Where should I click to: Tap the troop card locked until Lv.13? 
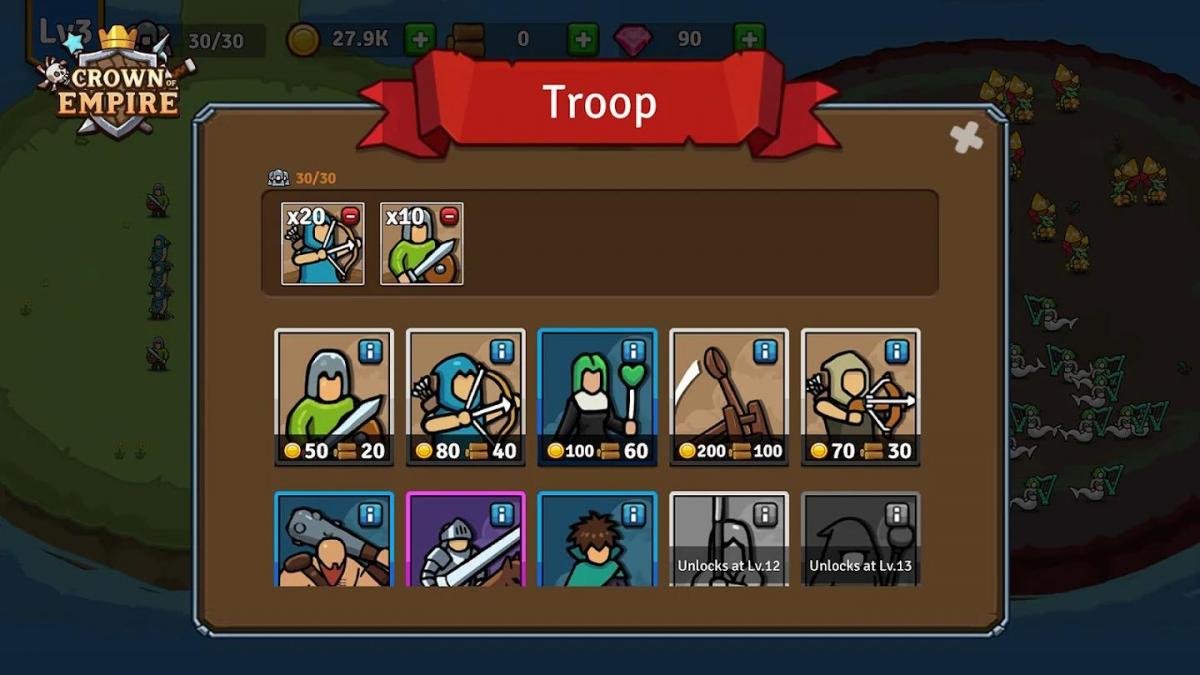point(861,541)
